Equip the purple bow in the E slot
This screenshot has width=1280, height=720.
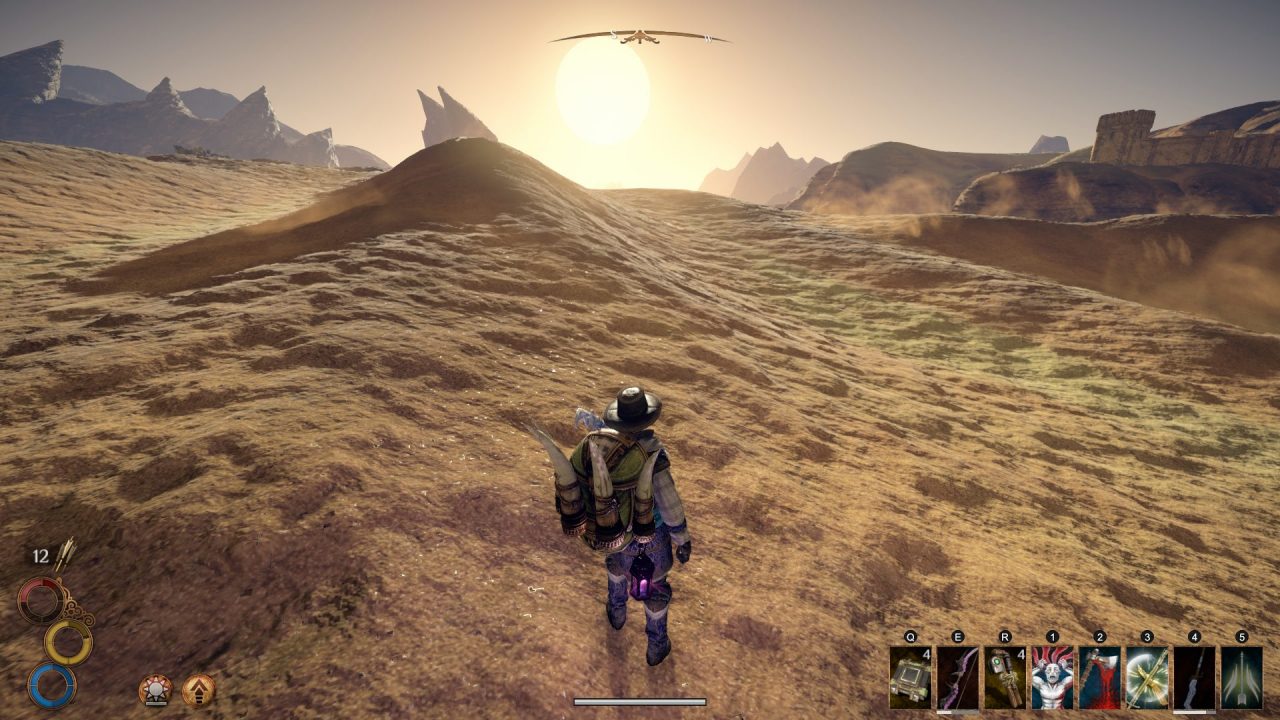pos(957,678)
